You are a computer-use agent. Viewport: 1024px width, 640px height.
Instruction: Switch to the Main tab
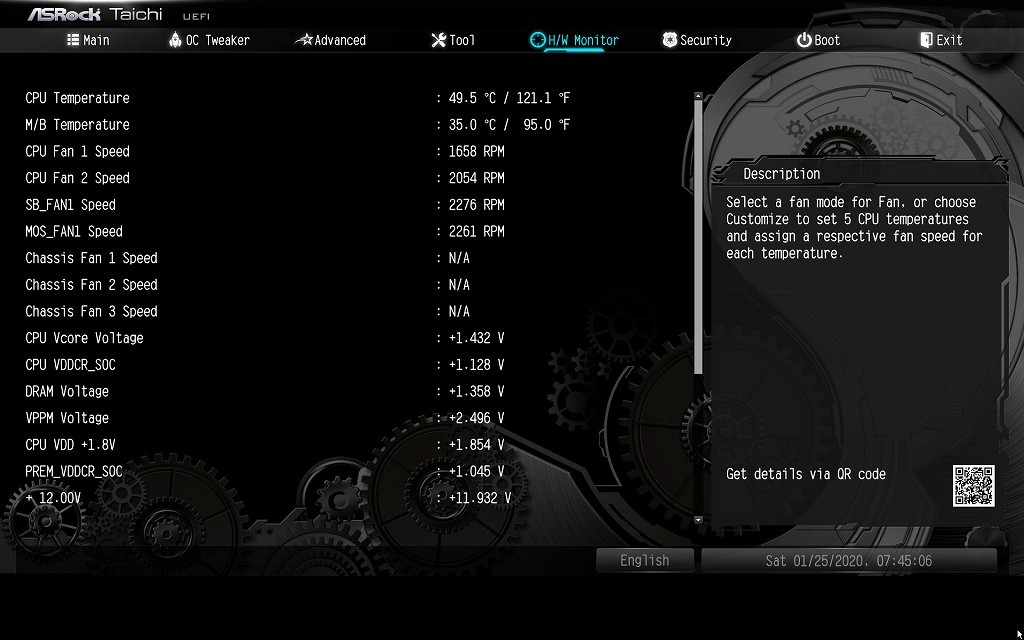point(88,40)
